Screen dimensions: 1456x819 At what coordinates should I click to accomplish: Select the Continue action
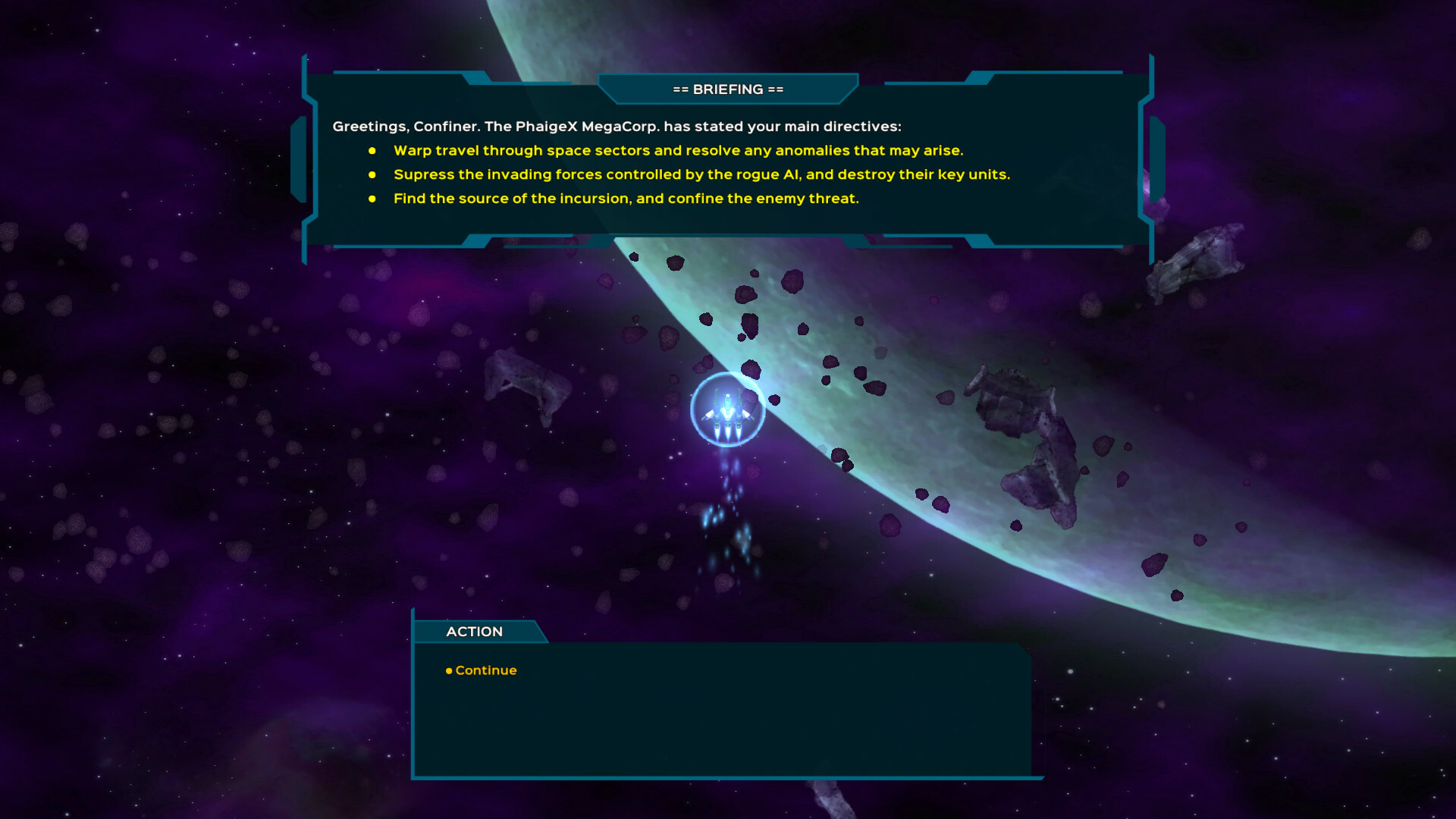tap(485, 670)
